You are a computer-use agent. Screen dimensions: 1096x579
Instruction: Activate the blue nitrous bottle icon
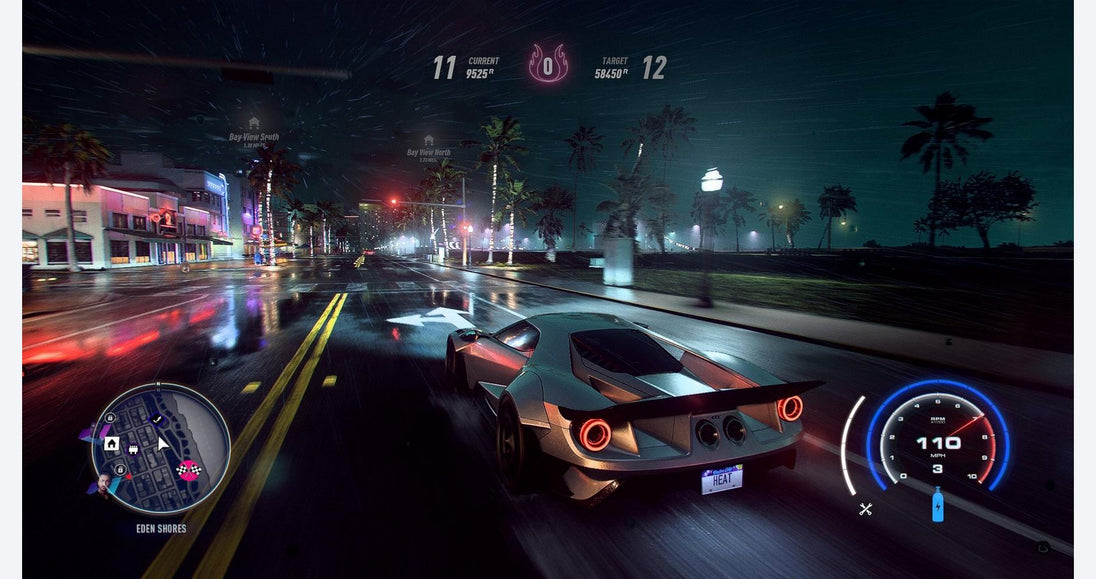coord(937,505)
